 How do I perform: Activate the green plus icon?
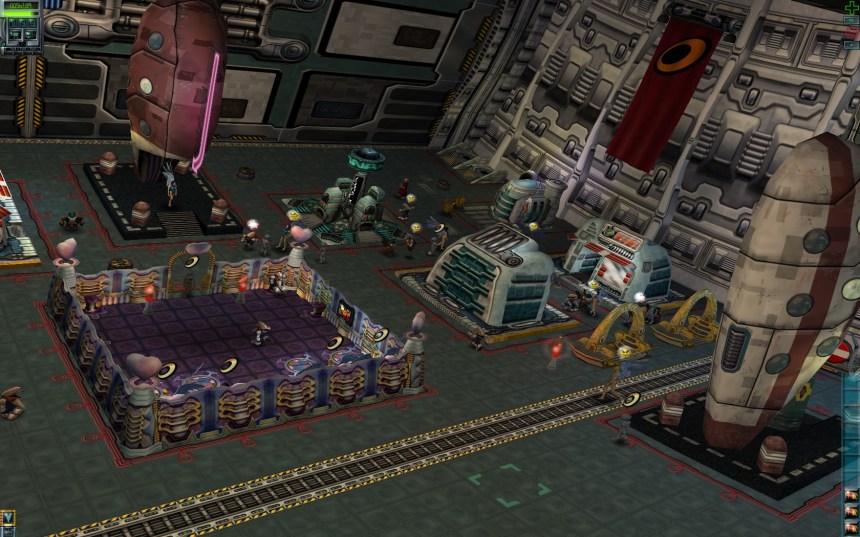850,8
